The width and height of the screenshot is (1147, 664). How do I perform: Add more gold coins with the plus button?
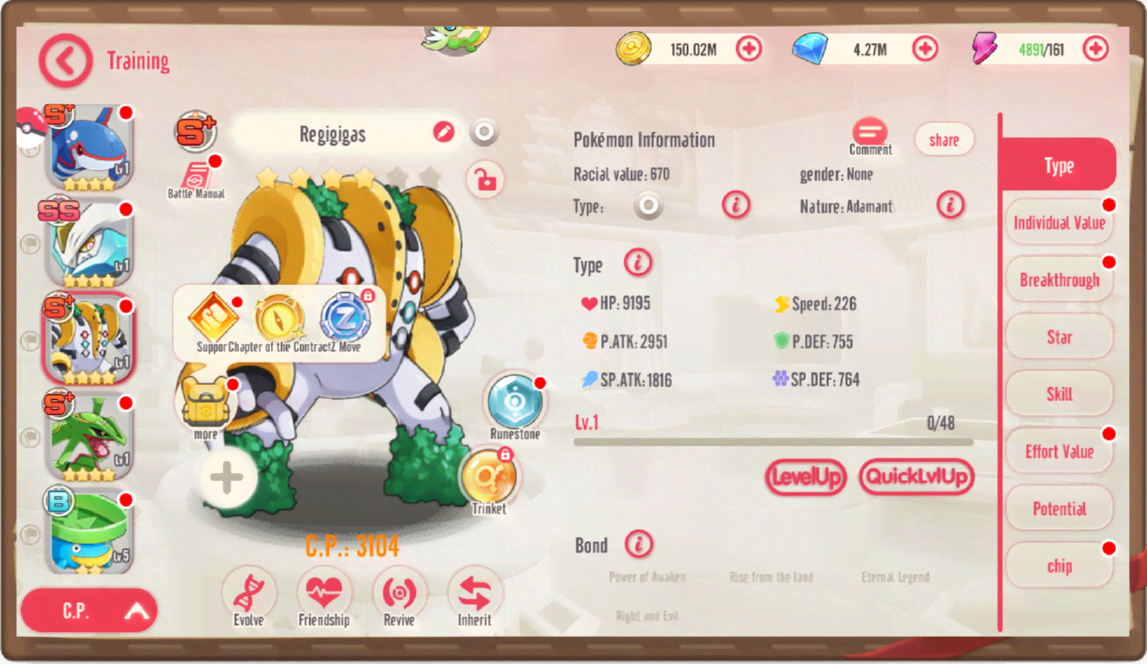(x=748, y=48)
